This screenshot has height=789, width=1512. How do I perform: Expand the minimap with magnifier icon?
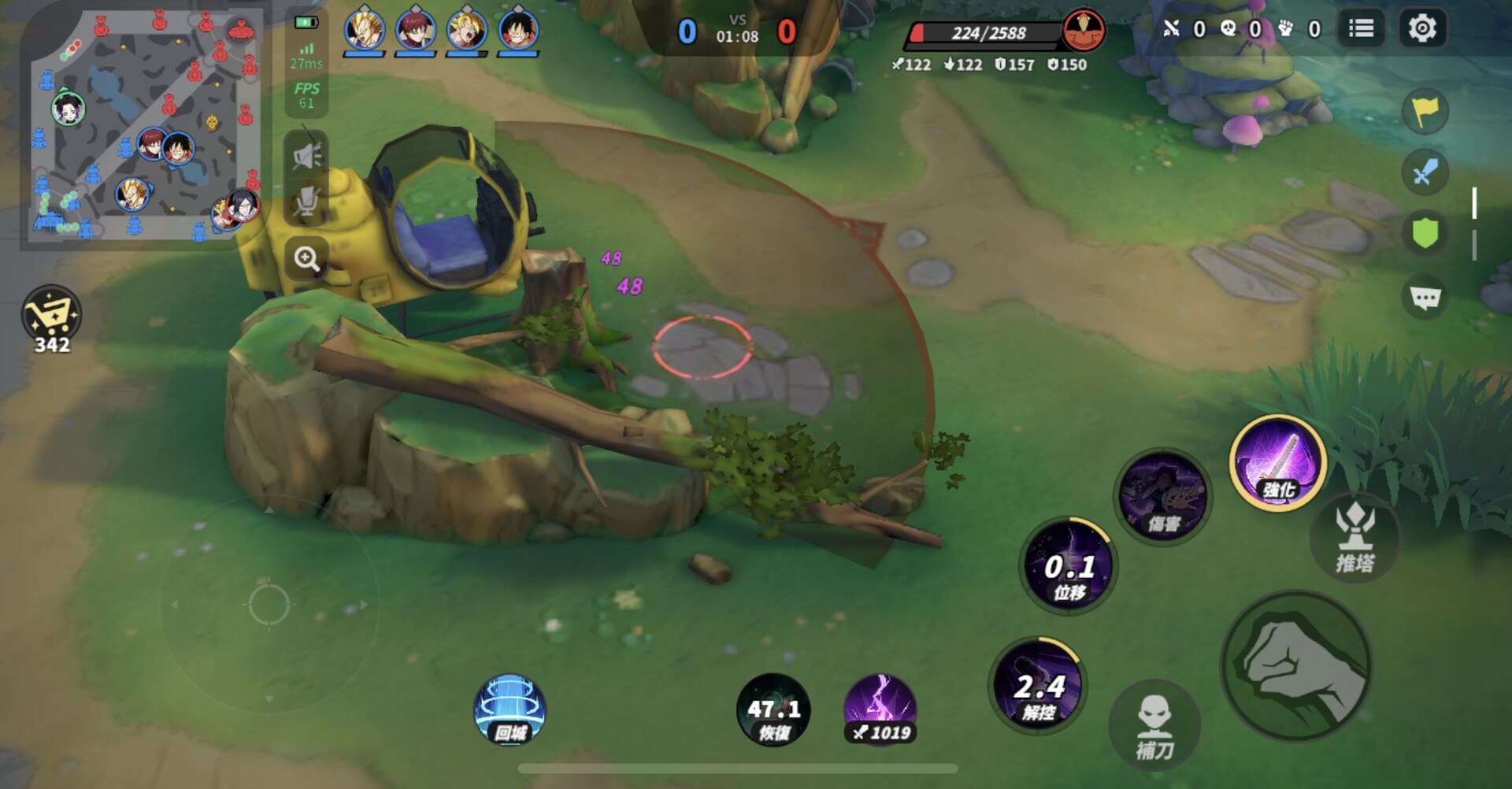(x=306, y=259)
